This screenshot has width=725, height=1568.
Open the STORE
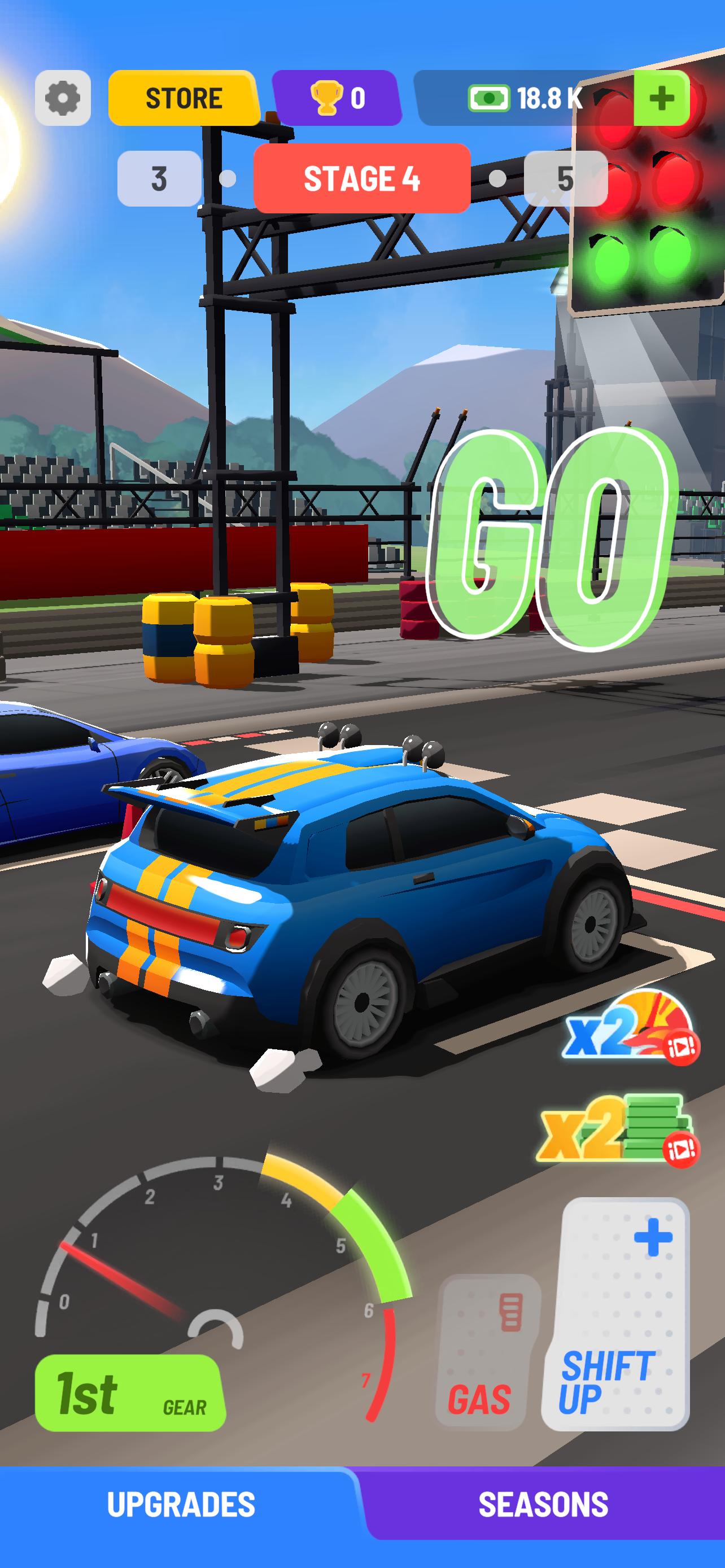pos(182,98)
